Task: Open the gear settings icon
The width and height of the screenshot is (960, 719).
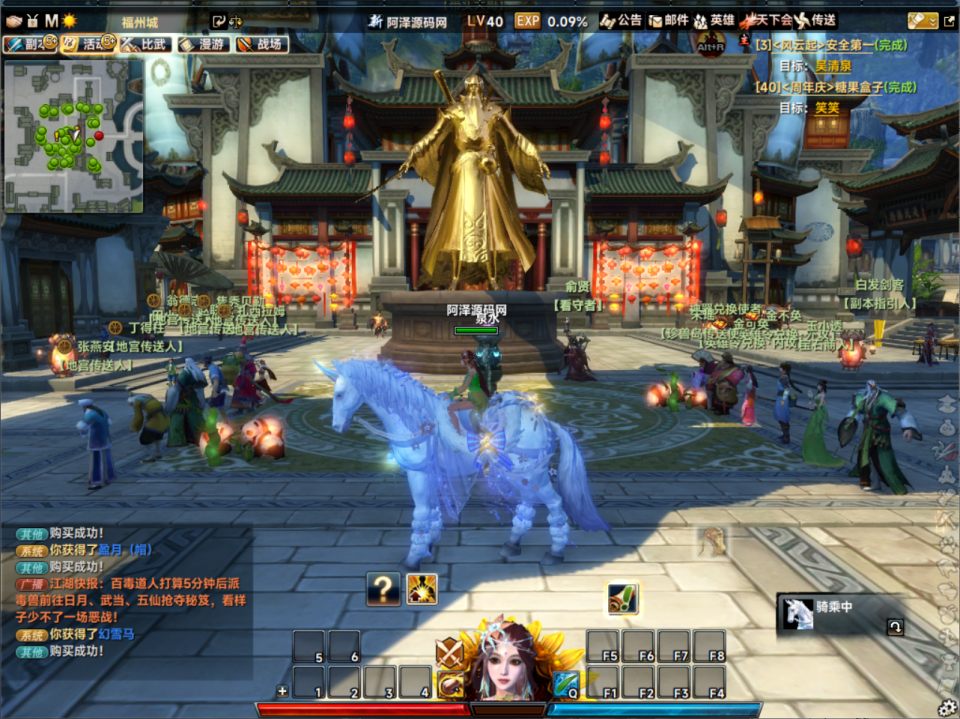Action: click(946, 707)
